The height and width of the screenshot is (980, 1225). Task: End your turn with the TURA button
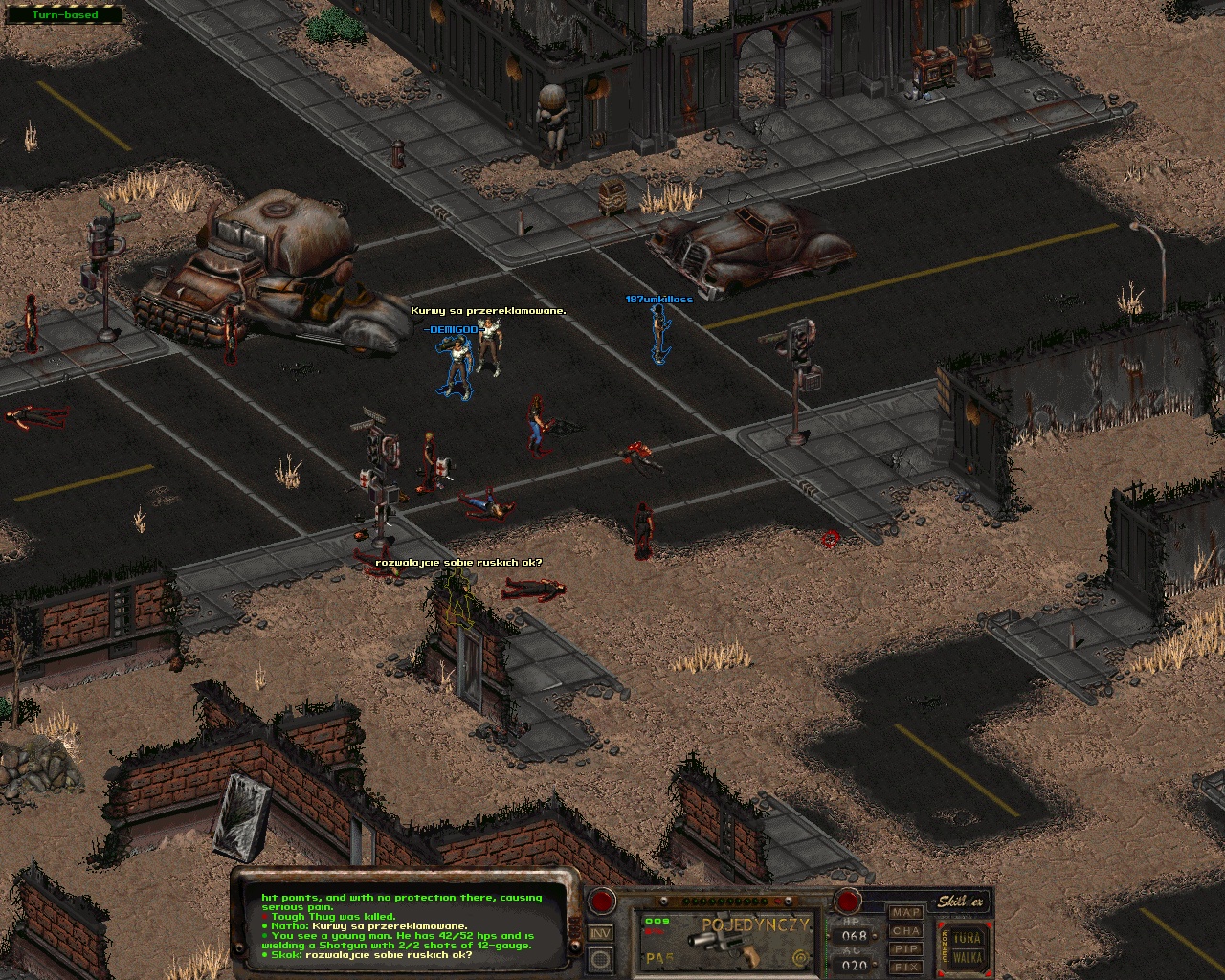click(968, 937)
